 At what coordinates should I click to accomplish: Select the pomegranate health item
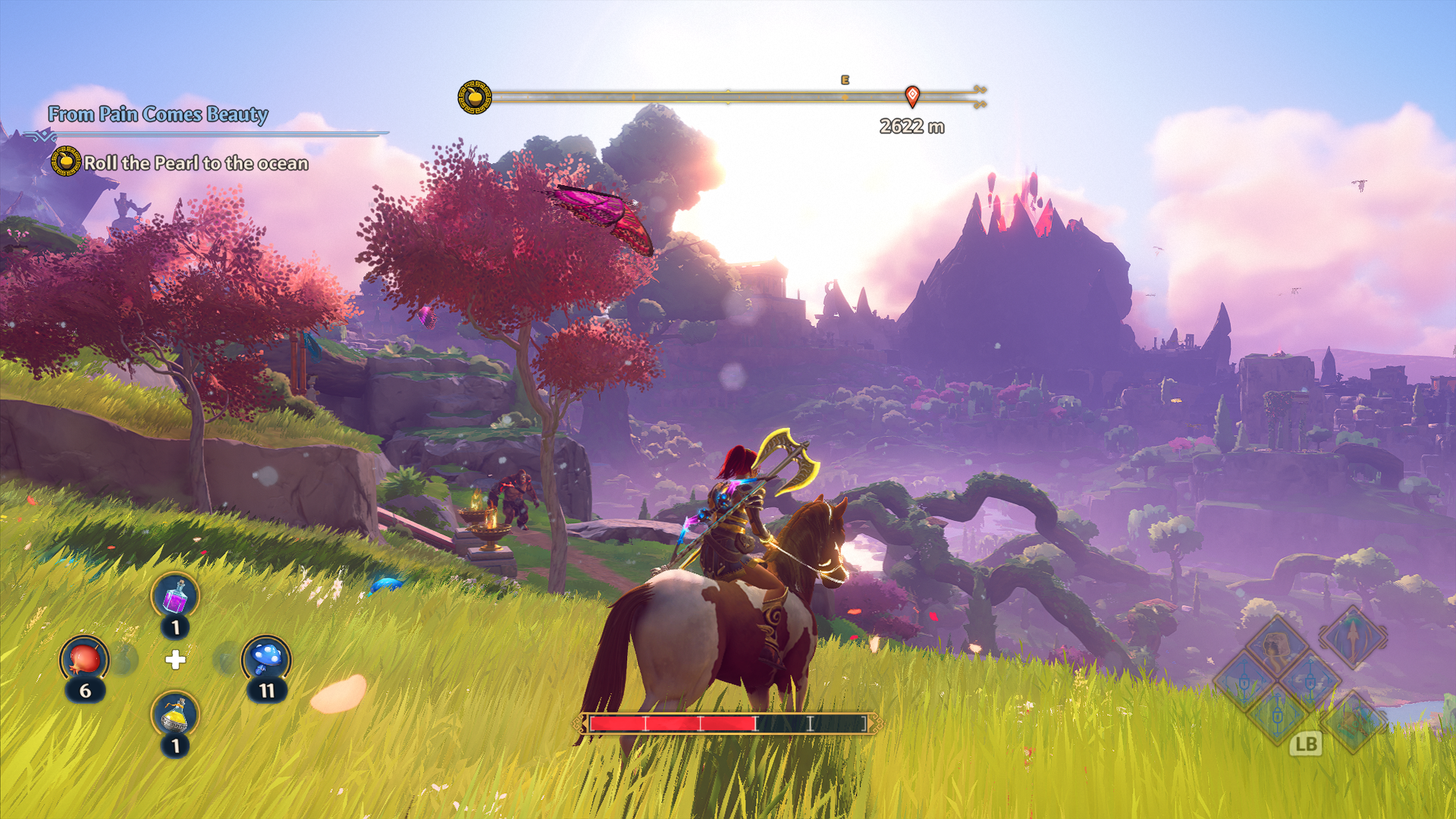click(x=84, y=659)
